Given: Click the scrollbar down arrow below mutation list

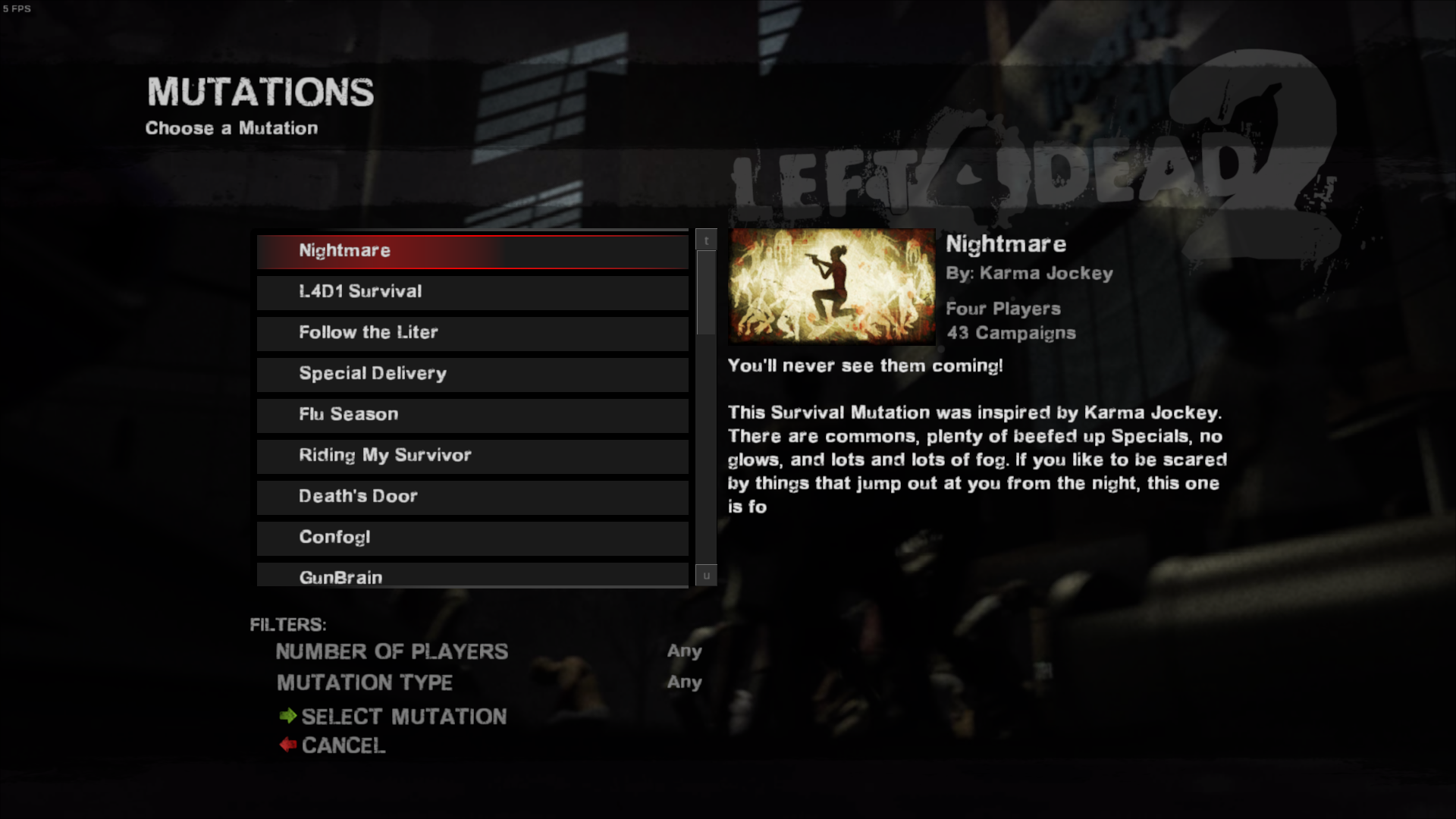Looking at the screenshot, I should (705, 576).
